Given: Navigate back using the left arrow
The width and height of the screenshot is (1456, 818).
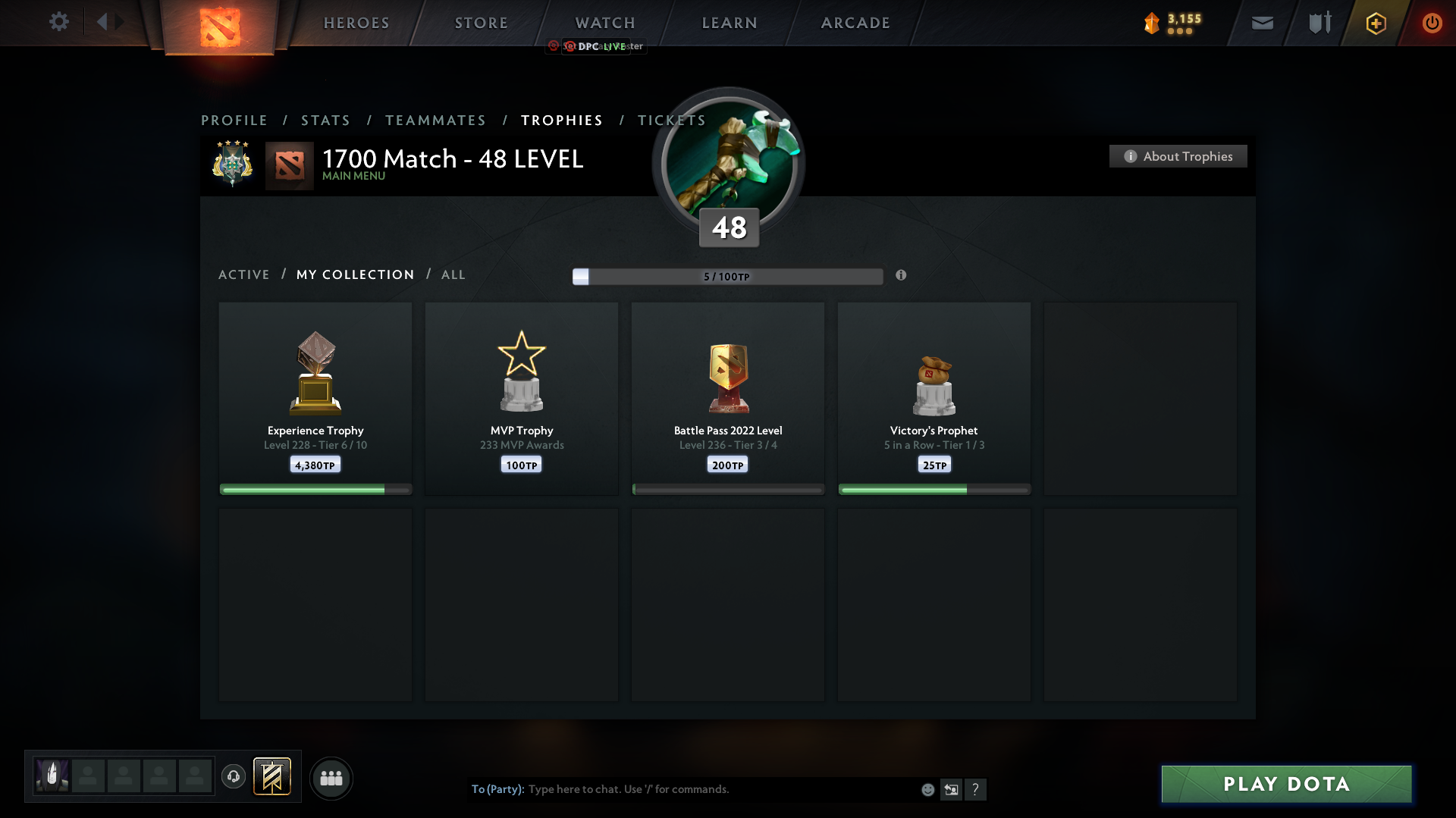Looking at the screenshot, I should [103, 22].
